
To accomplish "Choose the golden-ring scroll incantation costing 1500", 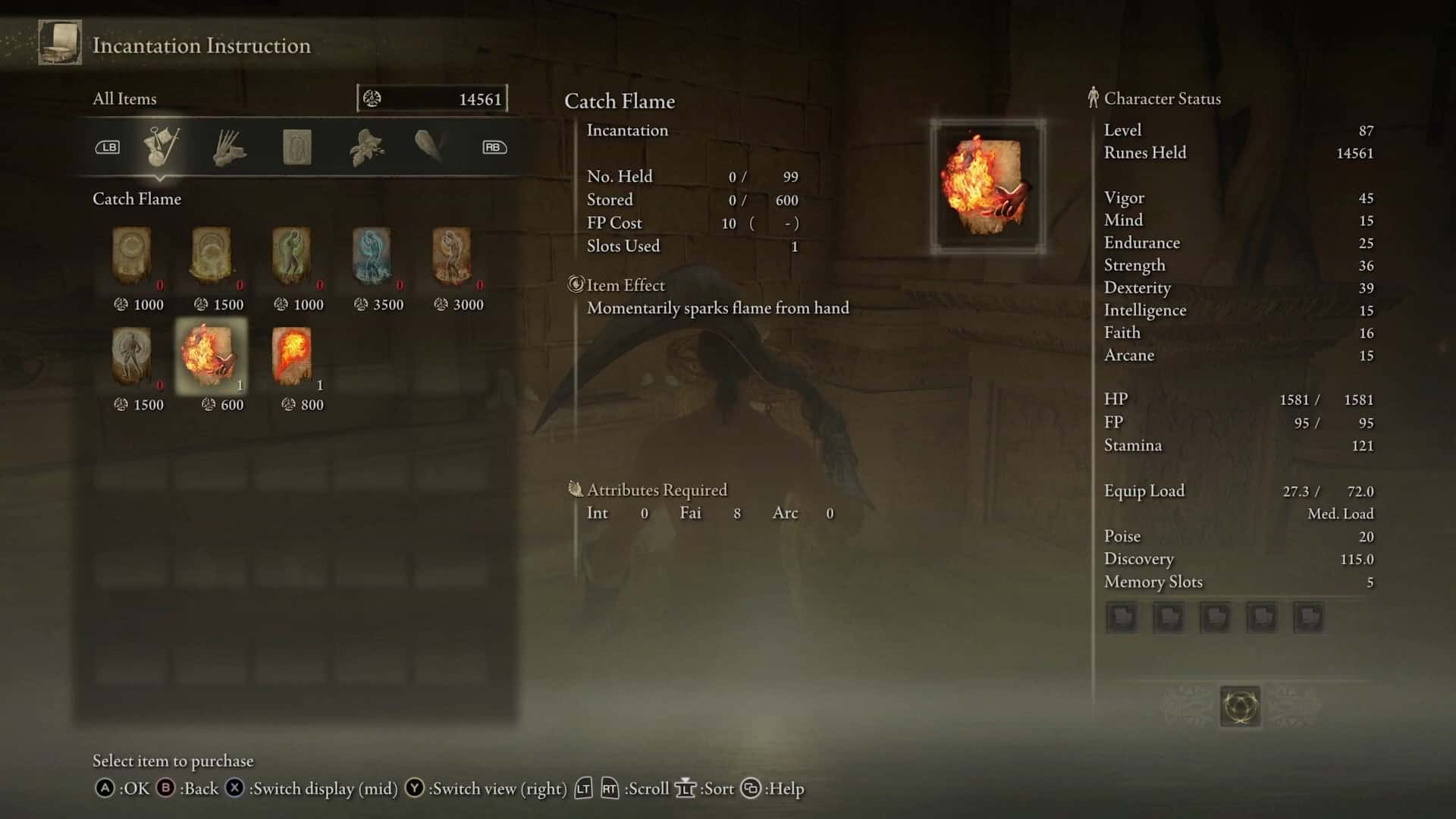I will 212,256.
